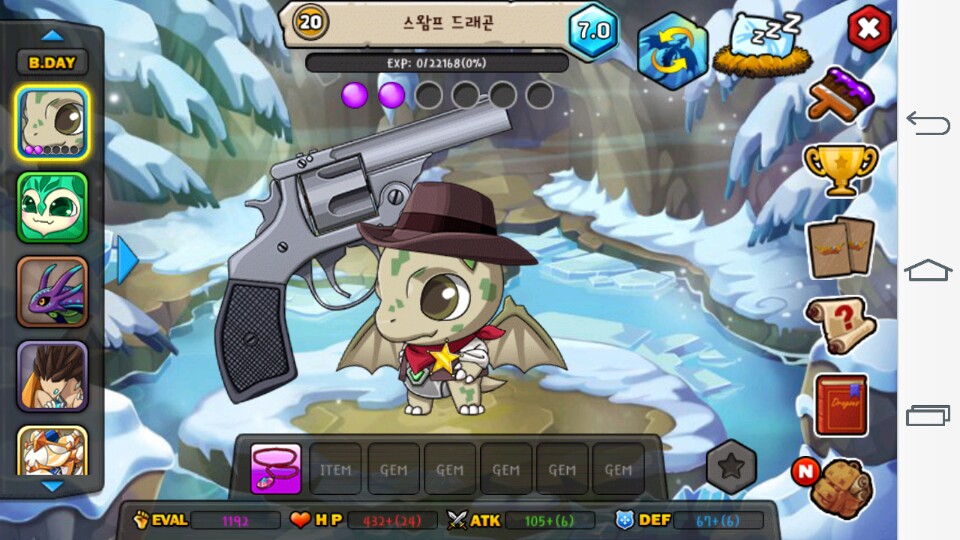The width and height of the screenshot is (960, 540).
Task: Close the dragon screen with the red X
Action: tap(868, 29)
